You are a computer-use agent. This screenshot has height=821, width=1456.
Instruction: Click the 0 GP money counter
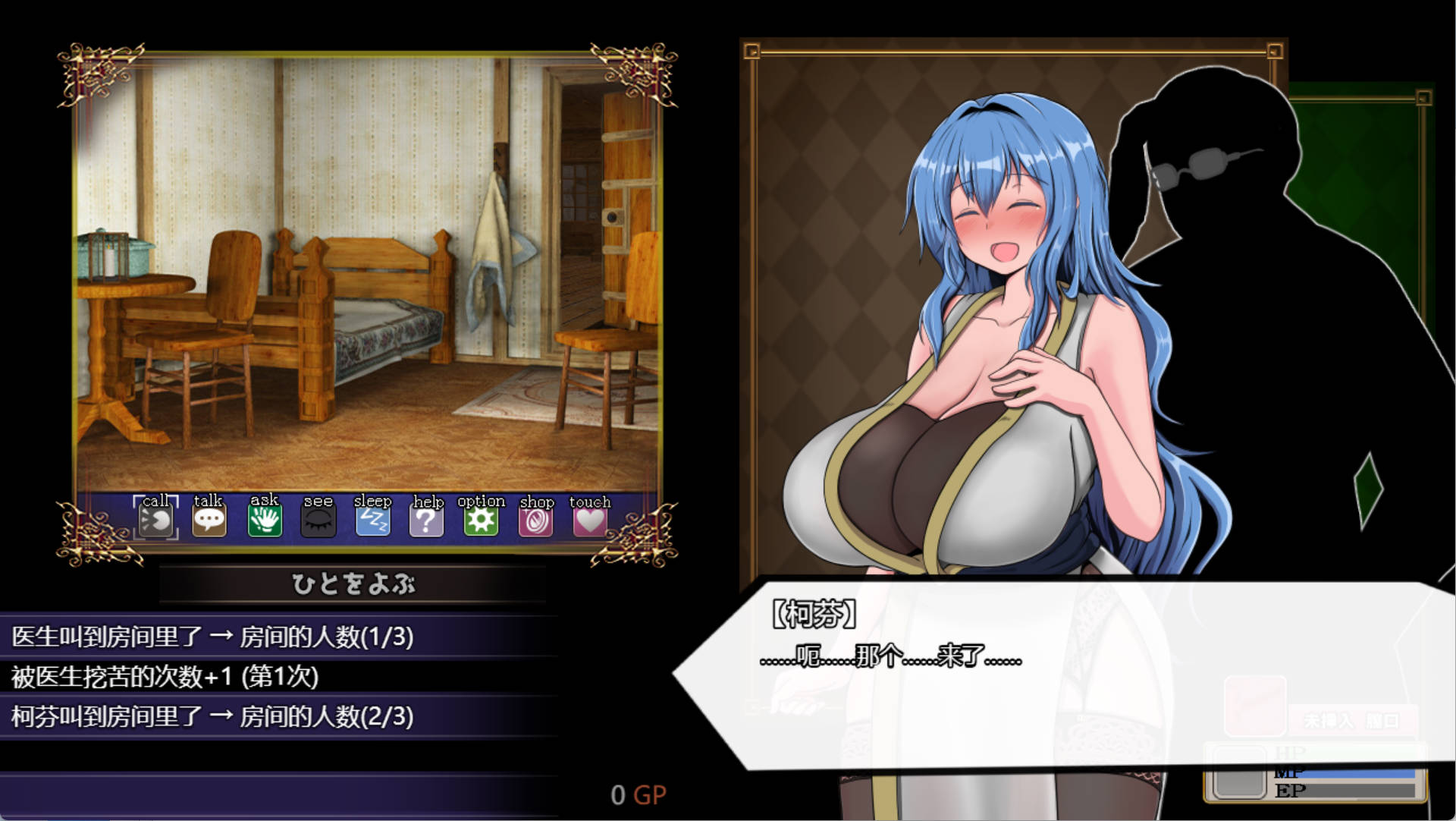[639, 794]
